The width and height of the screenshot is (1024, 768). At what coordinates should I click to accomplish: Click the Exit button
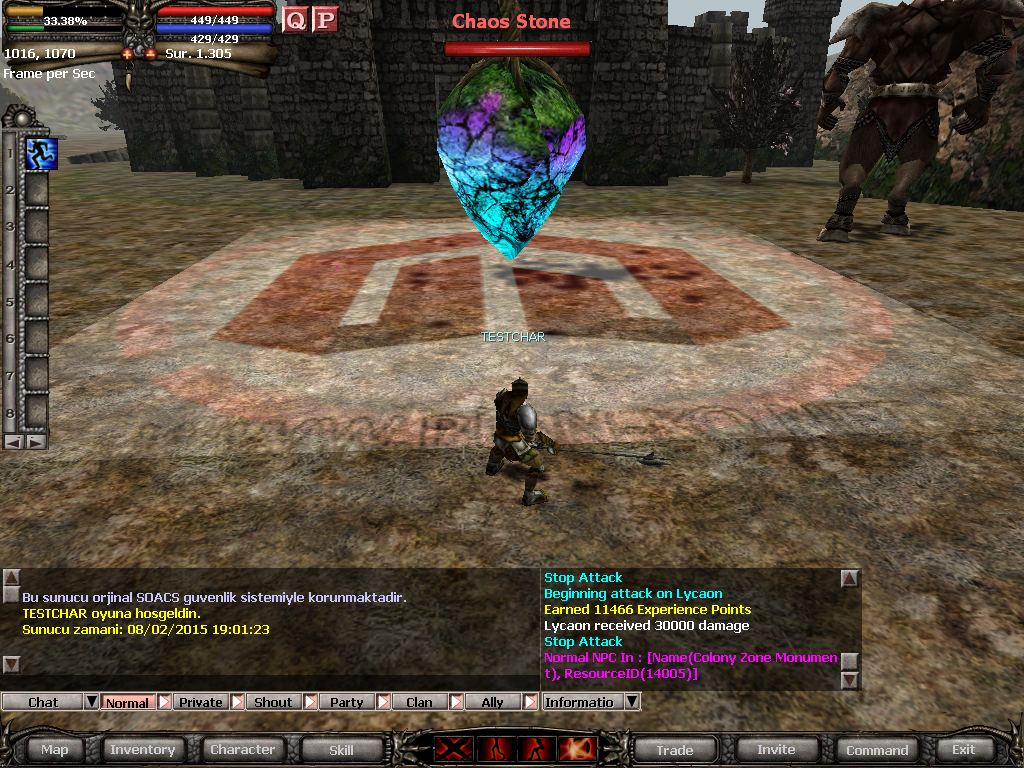click(963, 749)
